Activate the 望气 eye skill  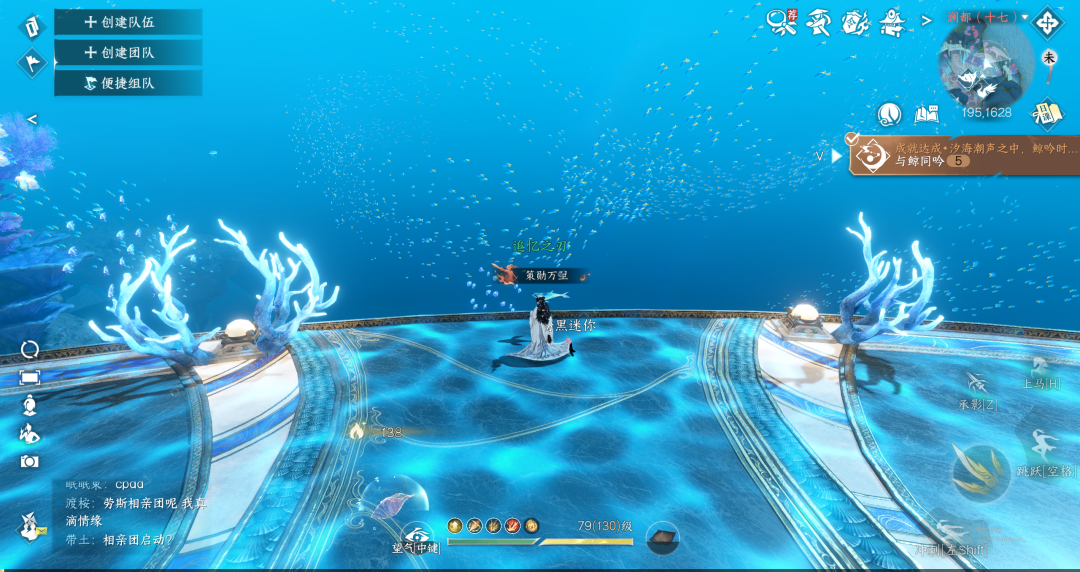tap(417, 536)
